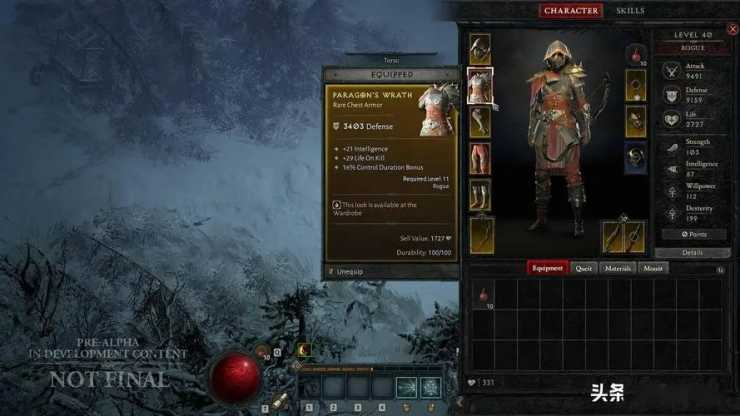
Task: Show the Equipment inventory tab
Action: 548,268
